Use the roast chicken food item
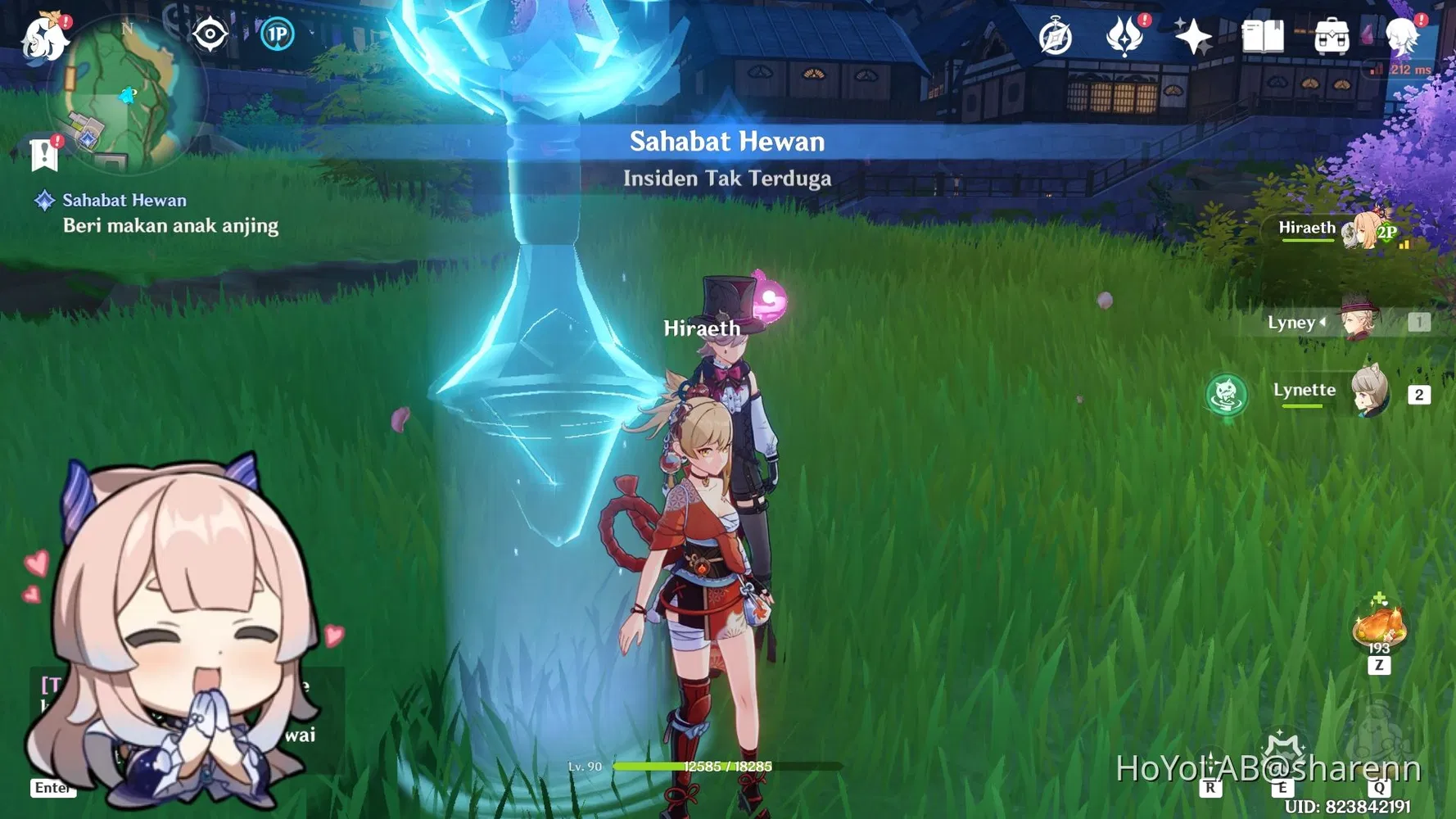Viewport: 1456px width, 819px height. point(1381,627)
